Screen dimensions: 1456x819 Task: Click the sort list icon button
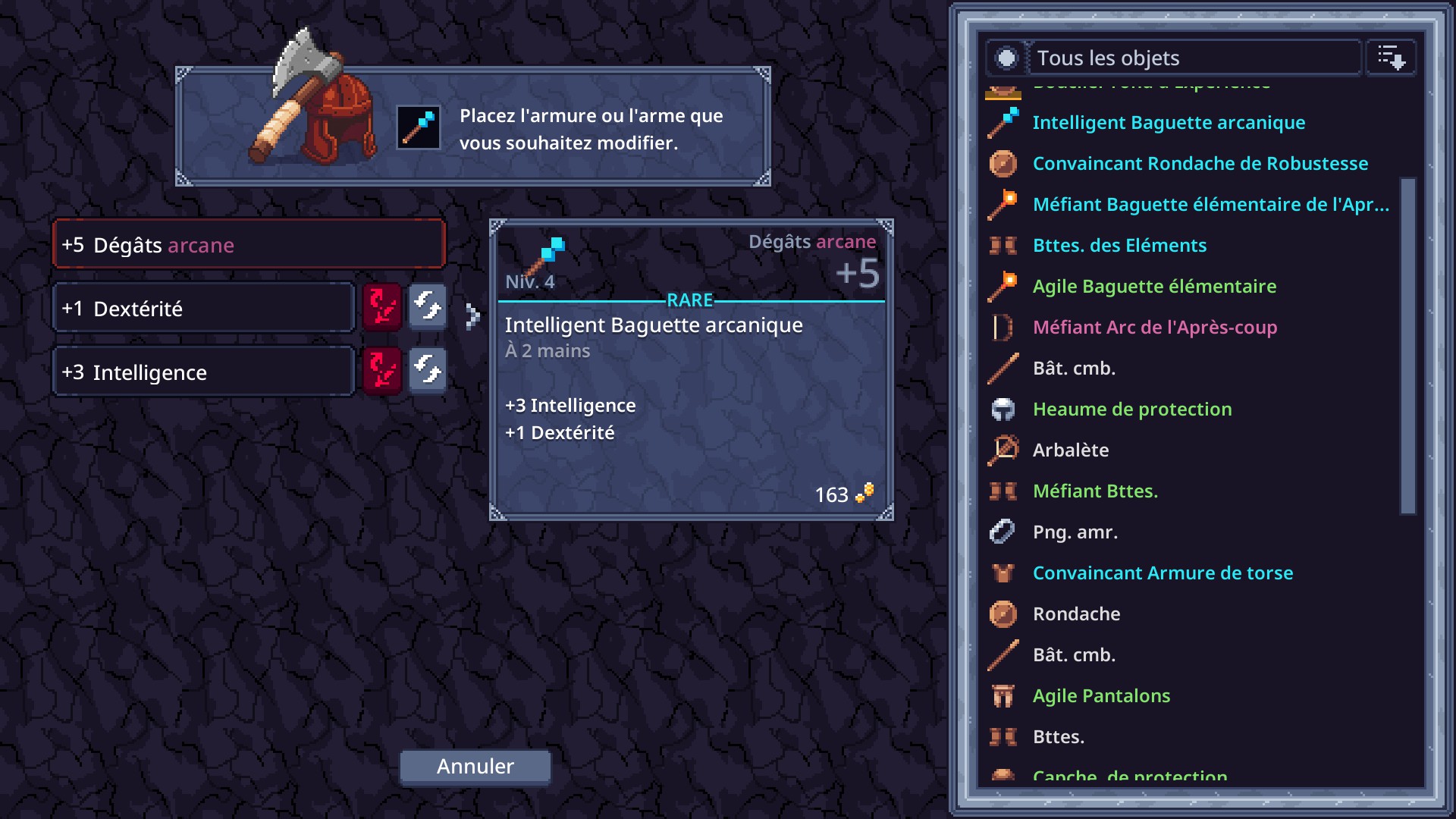tap(1391, 58)
